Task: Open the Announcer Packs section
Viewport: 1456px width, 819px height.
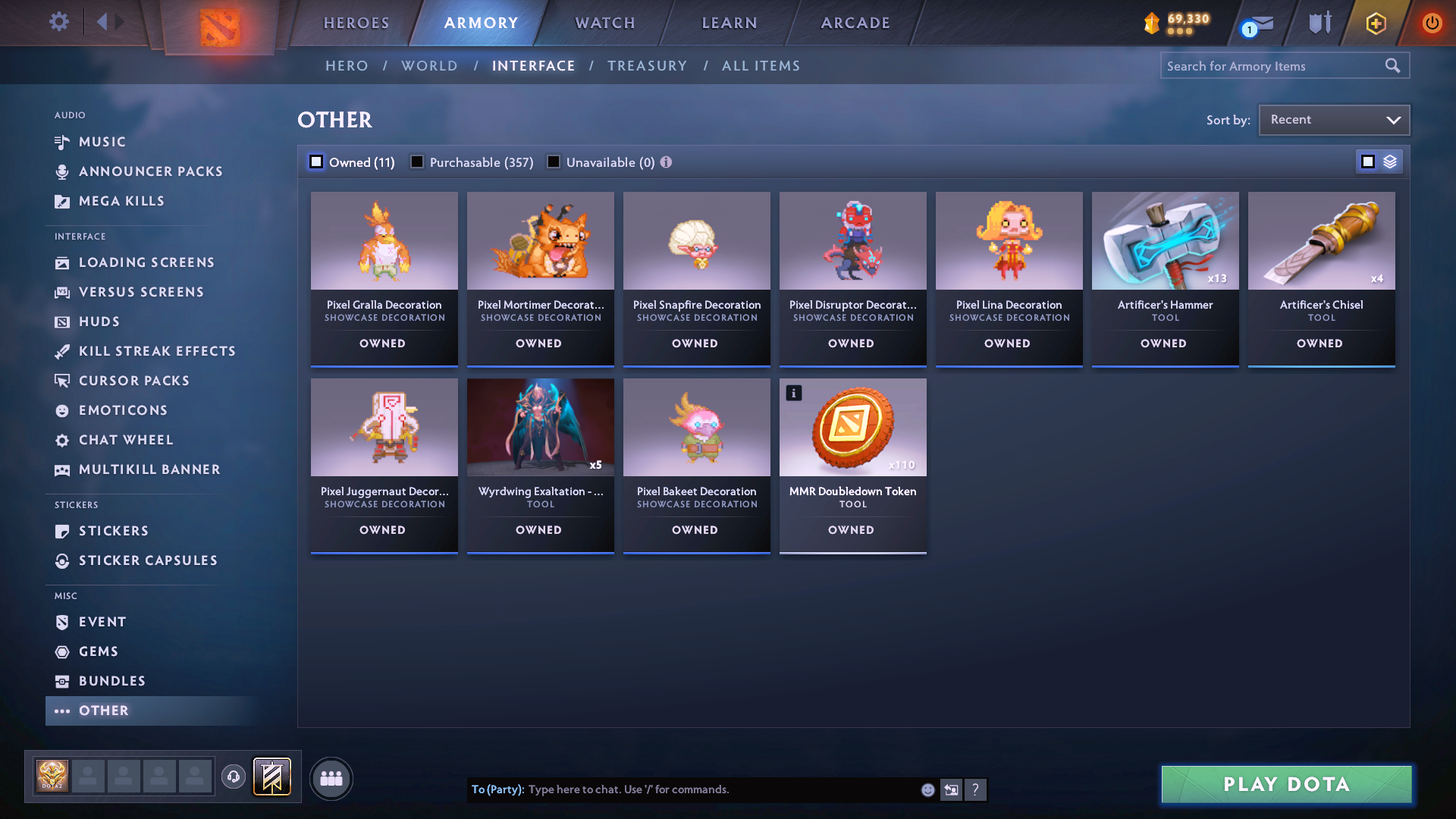Action: click(150, 171)
